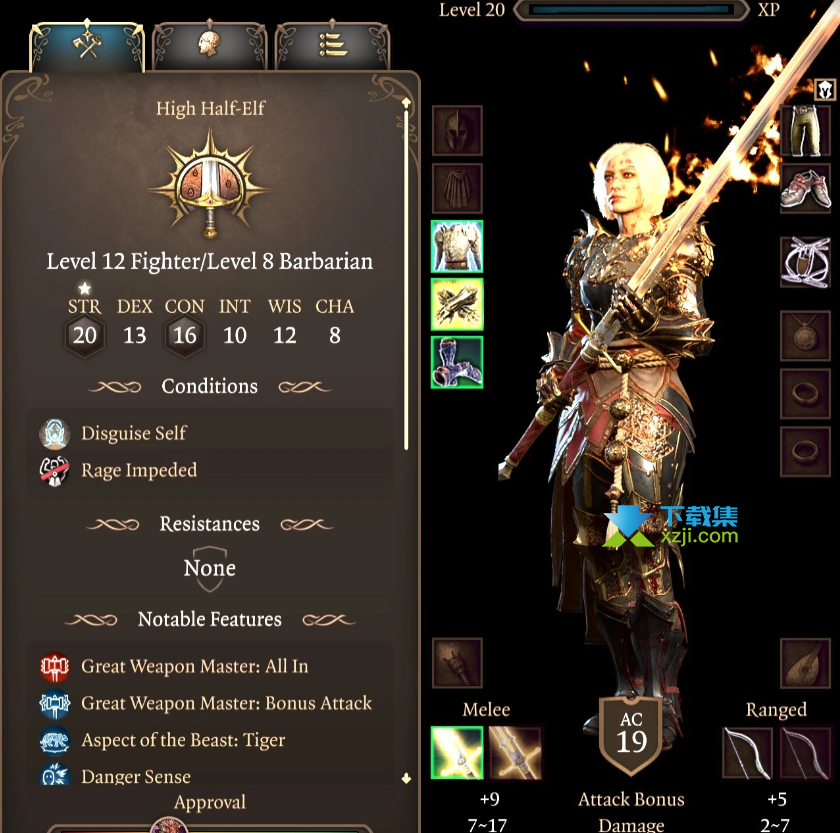Select the equipped gauntlets slot
This screenshot has height=833, width=840.
[457, 304]
